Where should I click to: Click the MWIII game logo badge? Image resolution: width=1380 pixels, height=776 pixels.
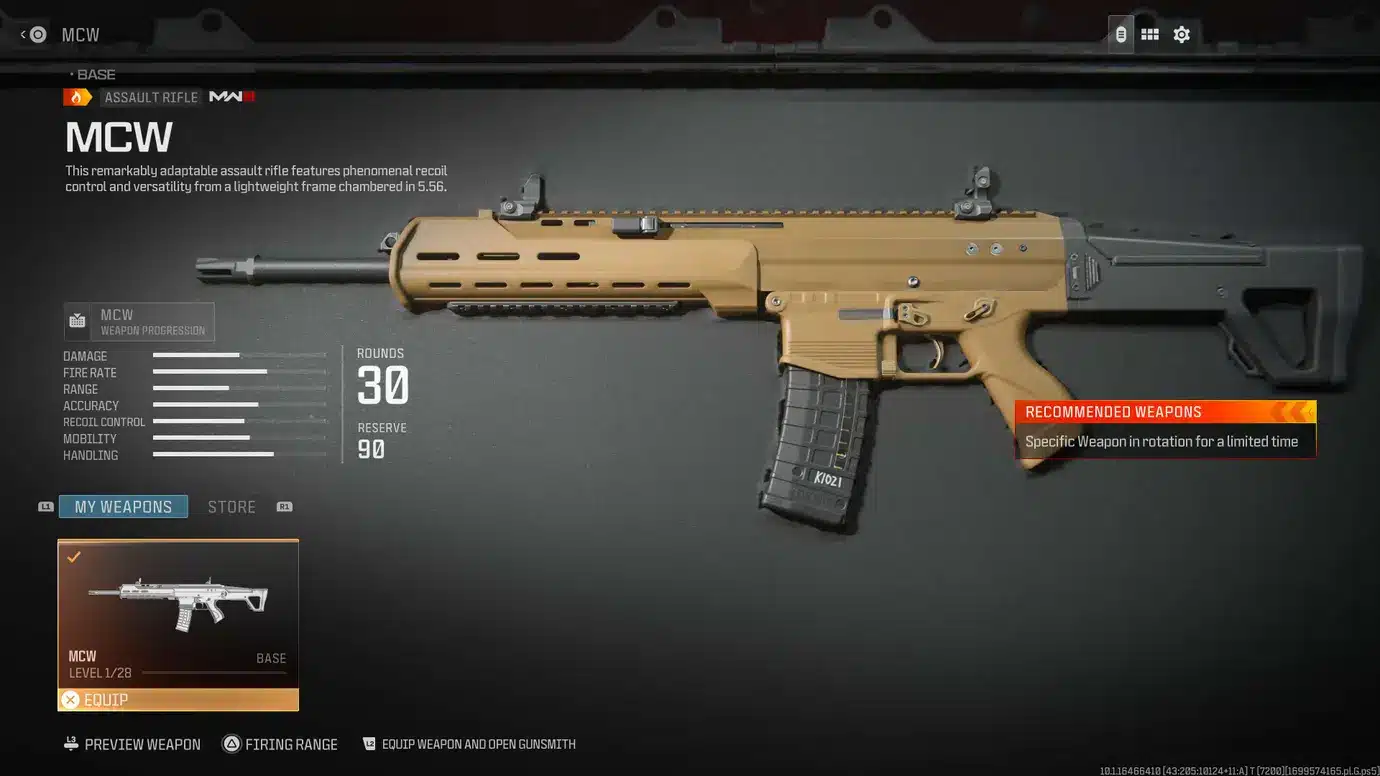pos(231,96)
